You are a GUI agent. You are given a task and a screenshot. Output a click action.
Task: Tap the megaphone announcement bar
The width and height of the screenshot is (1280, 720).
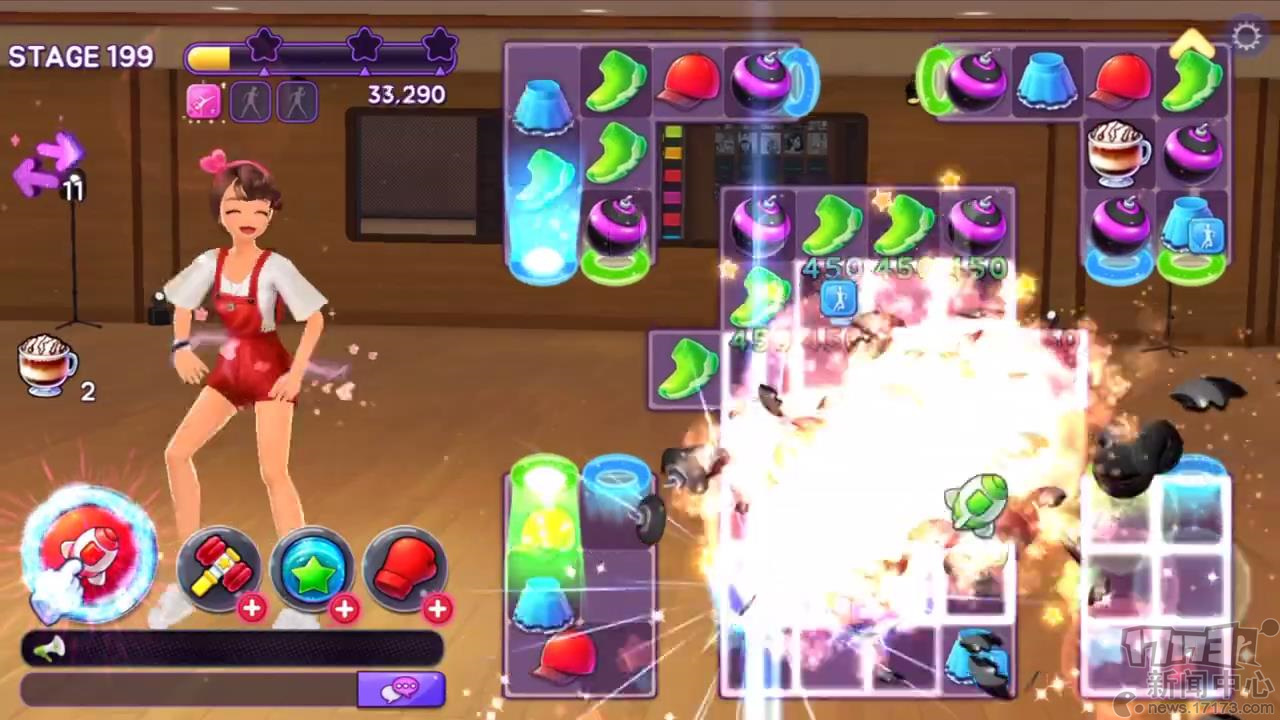232,649
